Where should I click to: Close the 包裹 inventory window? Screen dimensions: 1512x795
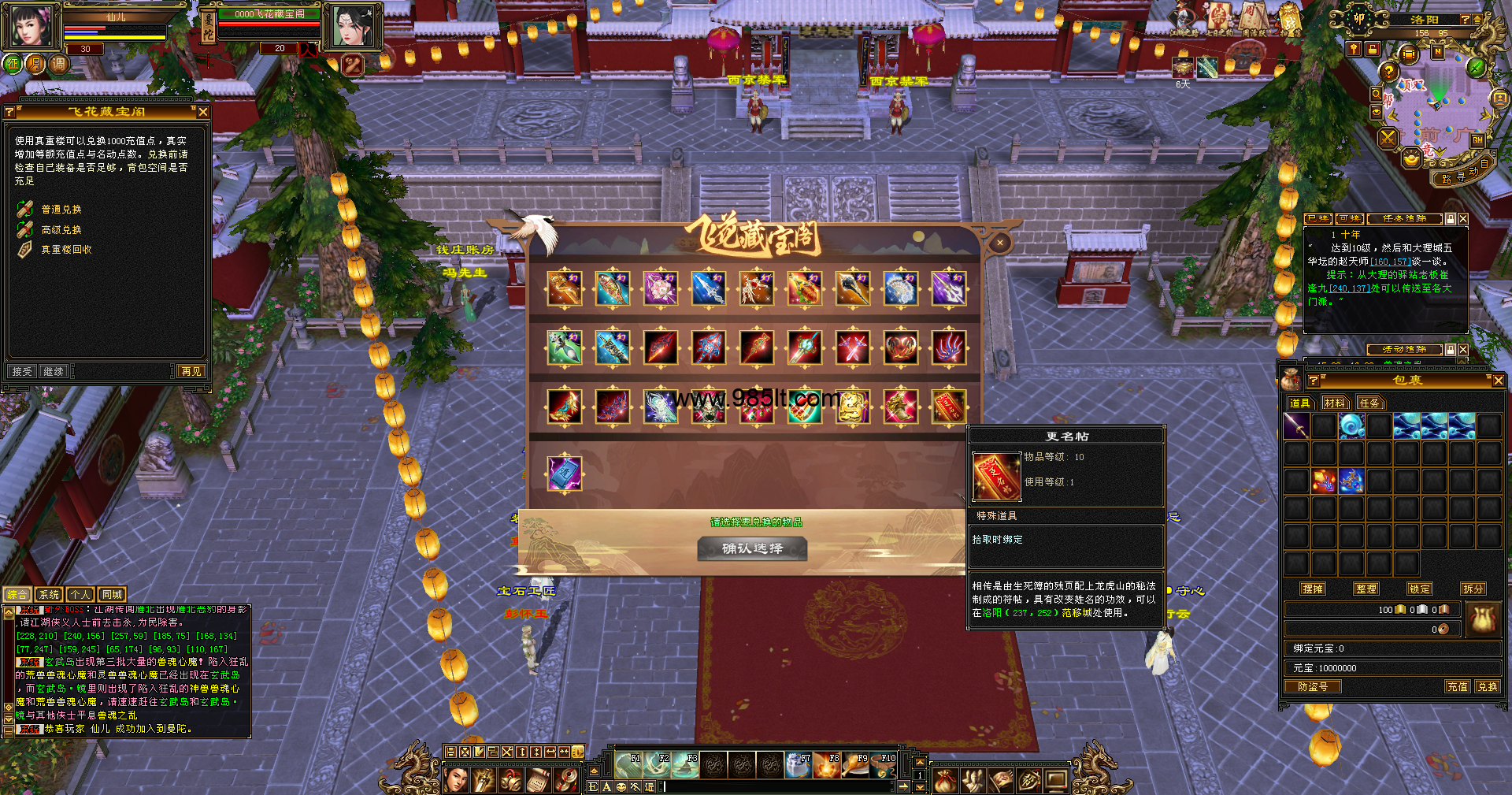pos(1498,381)
